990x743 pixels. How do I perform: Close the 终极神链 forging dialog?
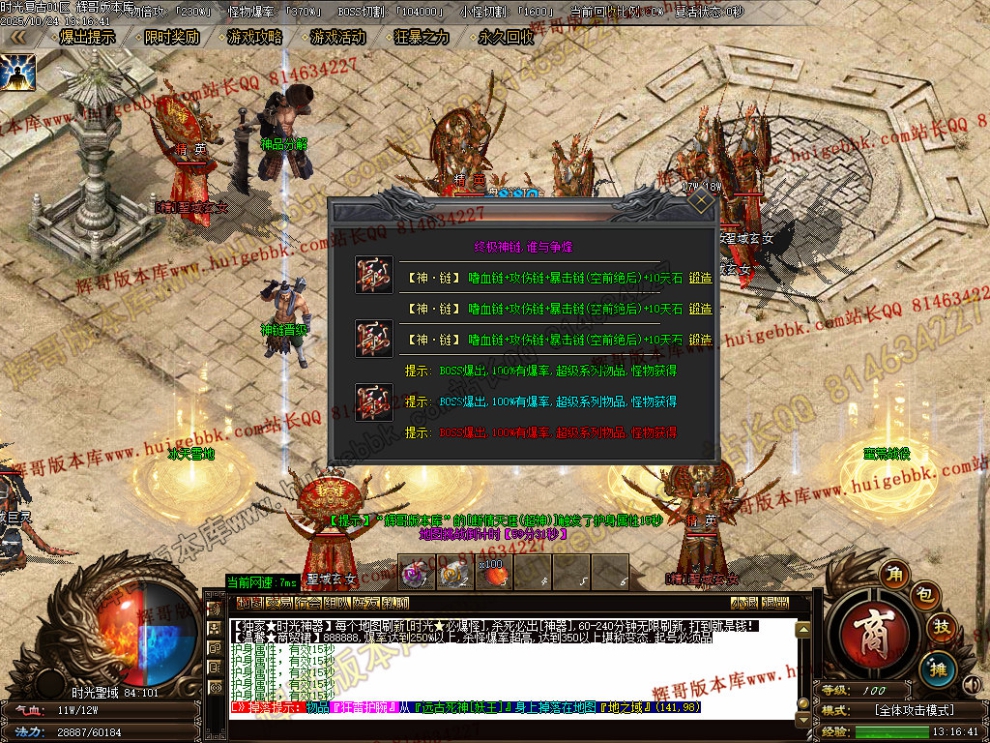click(703, 204)
